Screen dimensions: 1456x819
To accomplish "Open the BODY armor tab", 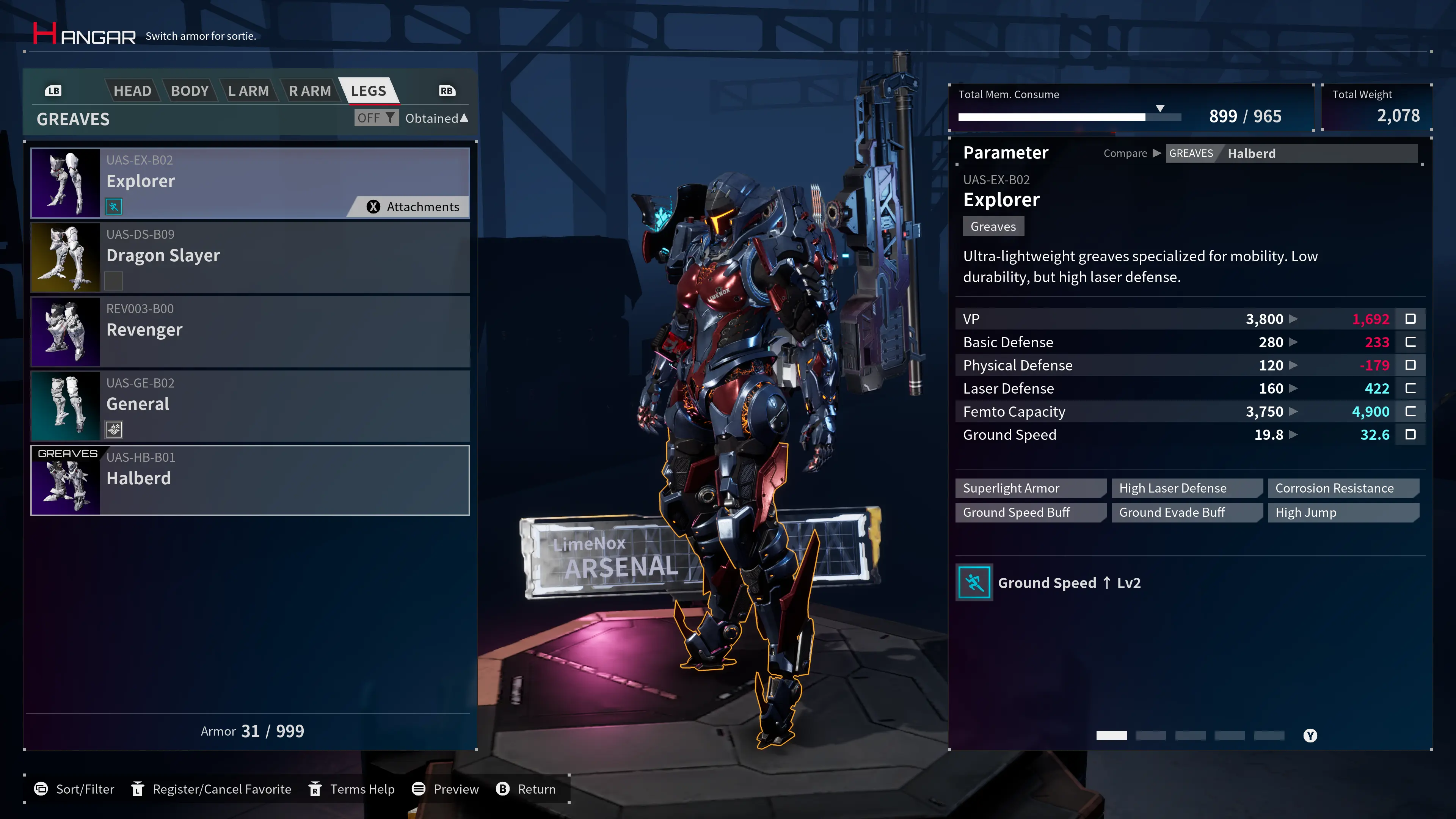I will [190, 91].
